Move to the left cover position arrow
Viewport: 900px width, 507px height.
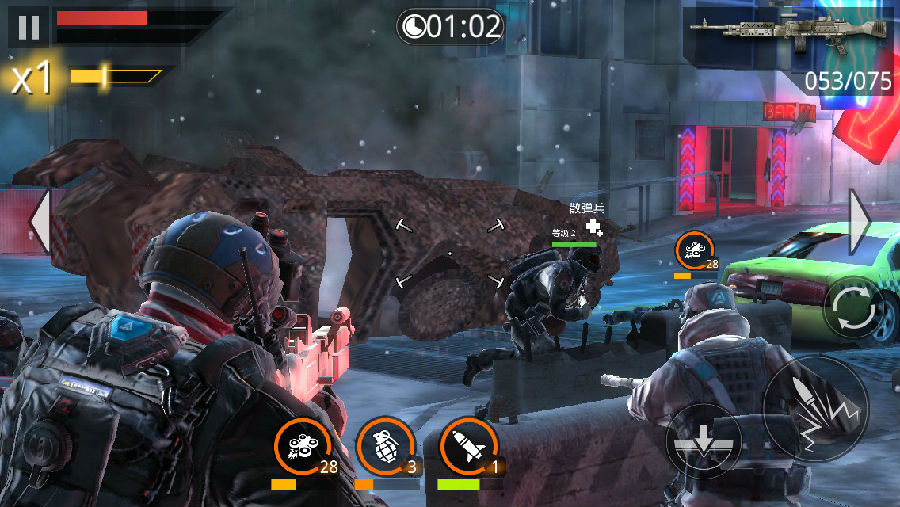[x=39, y=220]
